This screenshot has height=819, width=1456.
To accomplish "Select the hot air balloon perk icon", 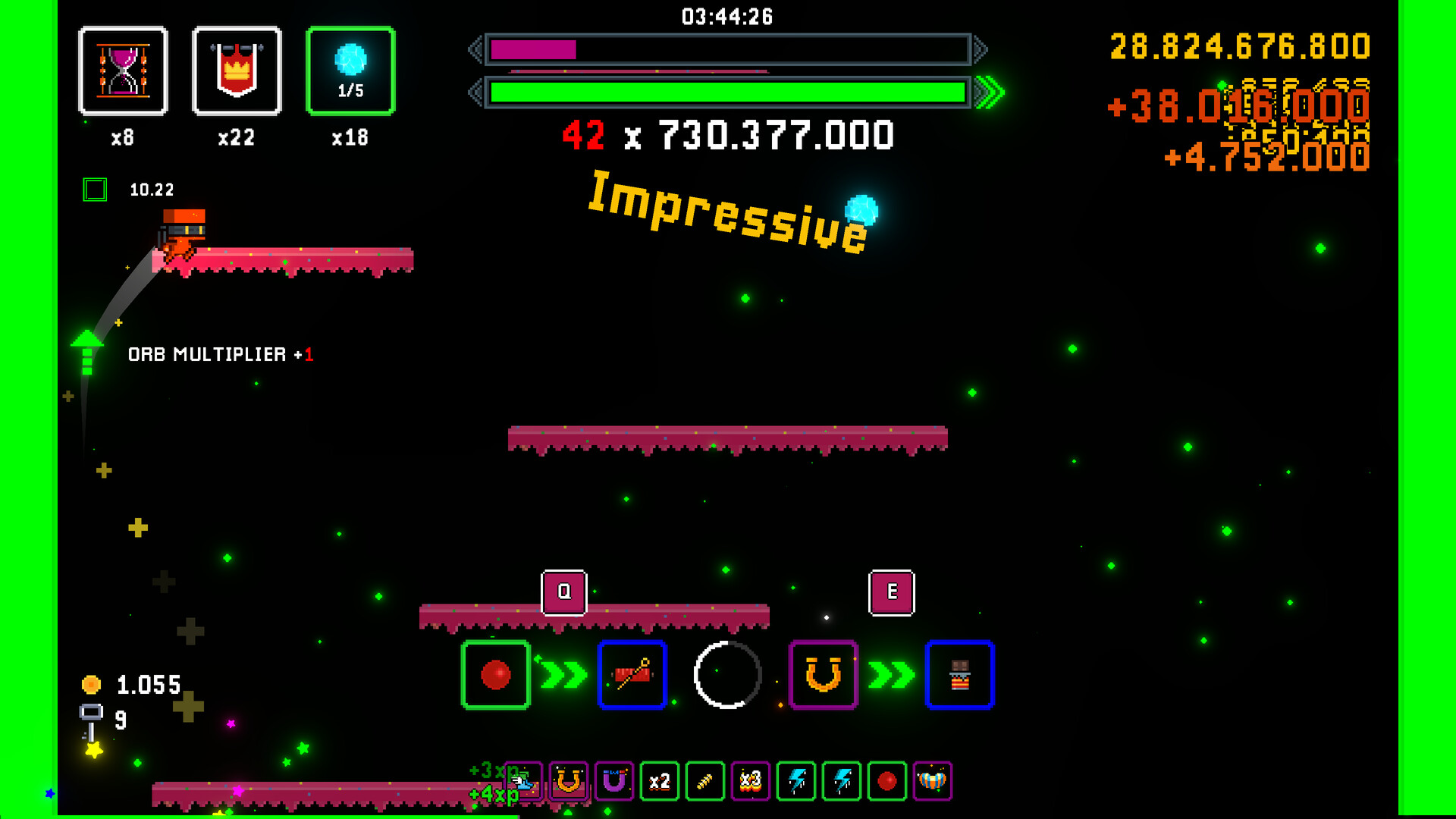I will pos(934,781).
